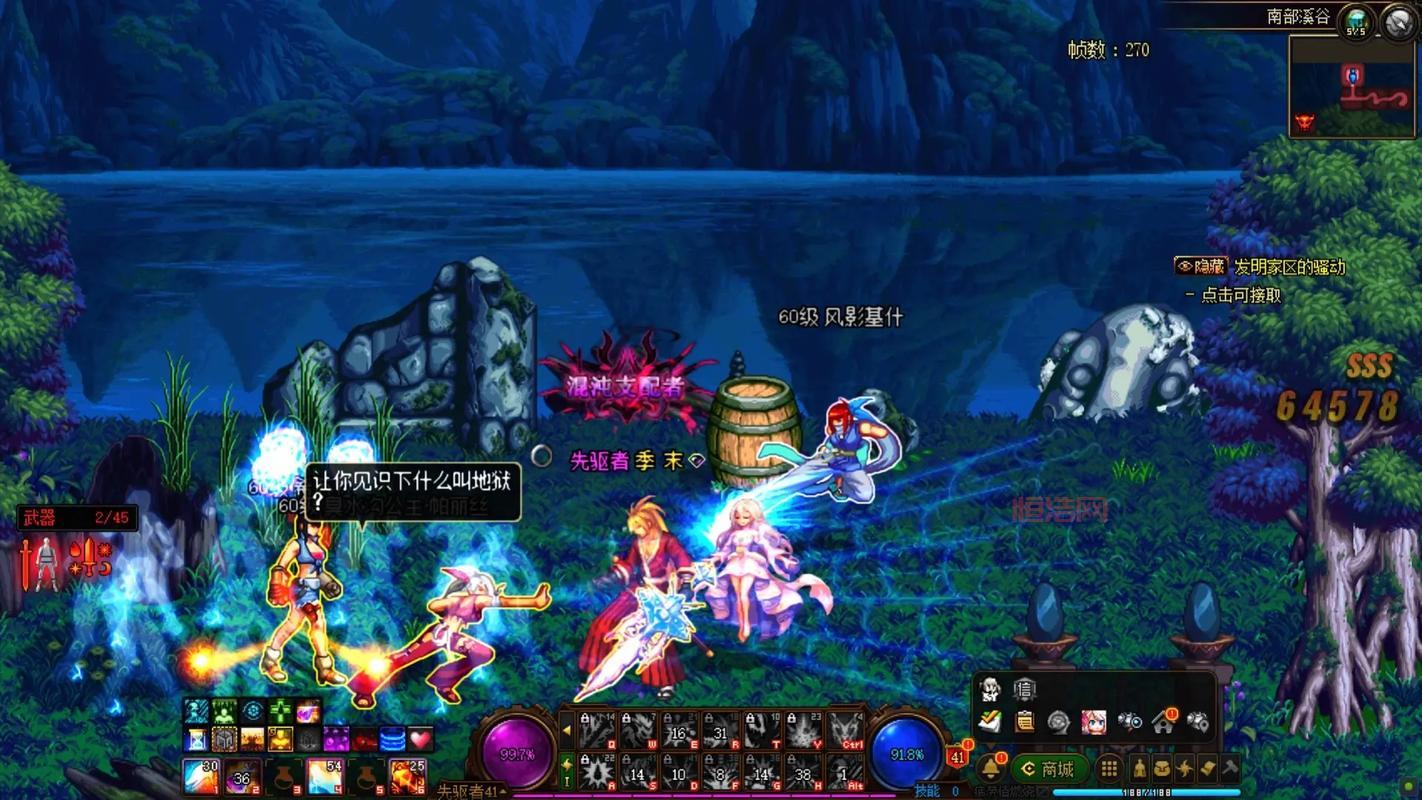Click the blue orb 5/5 icon
This screenshot has height=800, width=1422.
tap(1356, 21)
